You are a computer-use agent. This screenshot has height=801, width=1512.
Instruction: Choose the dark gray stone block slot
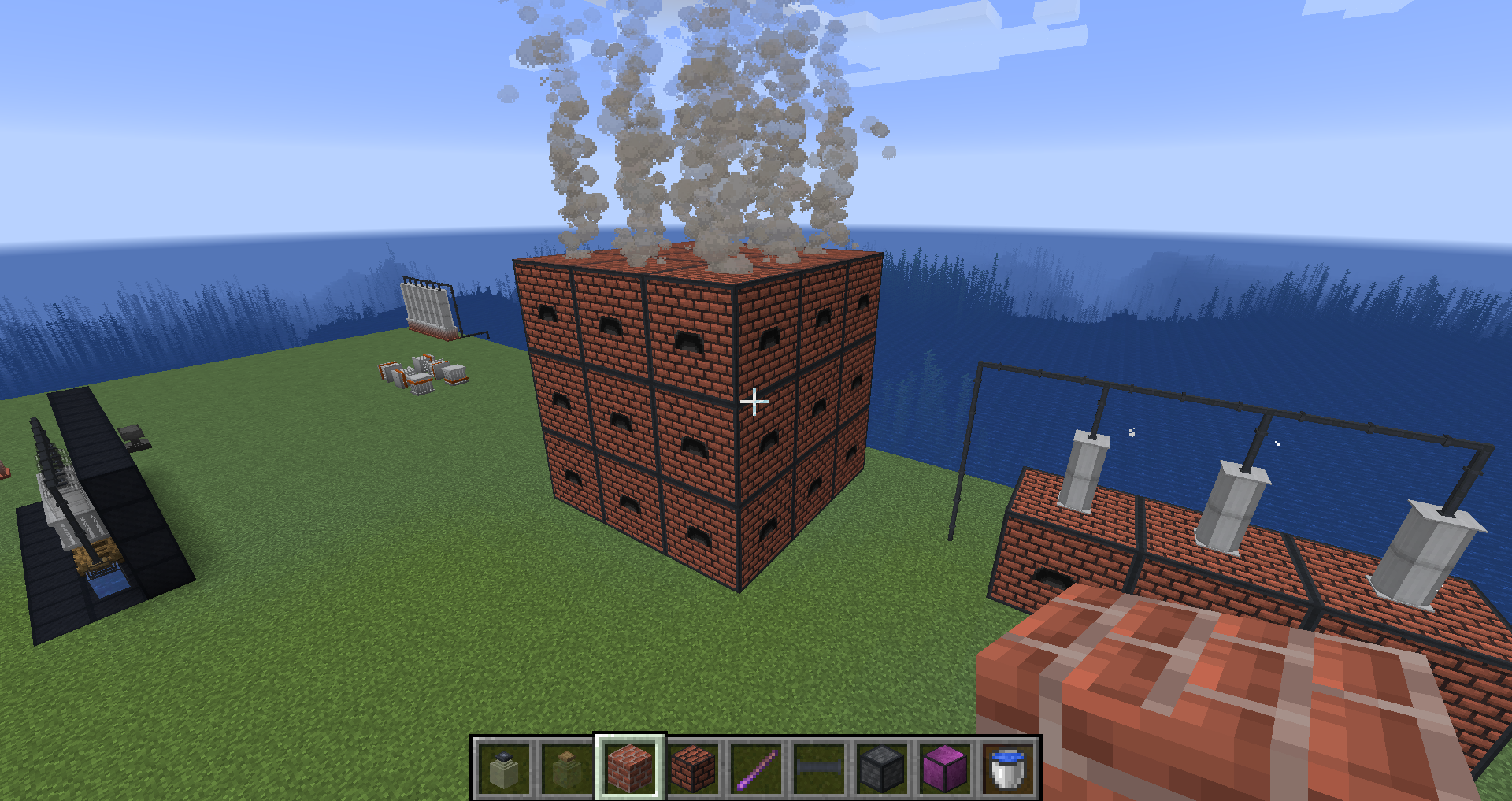coord(882,768)
